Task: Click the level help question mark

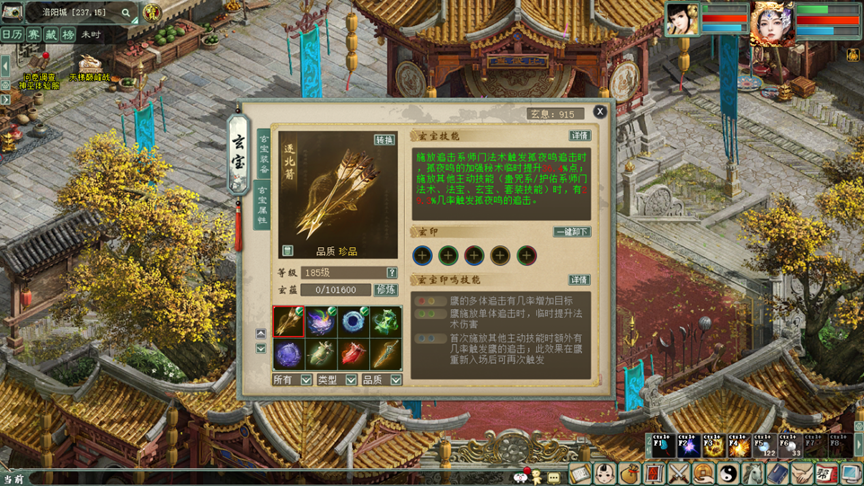Action: coord(392,272)
